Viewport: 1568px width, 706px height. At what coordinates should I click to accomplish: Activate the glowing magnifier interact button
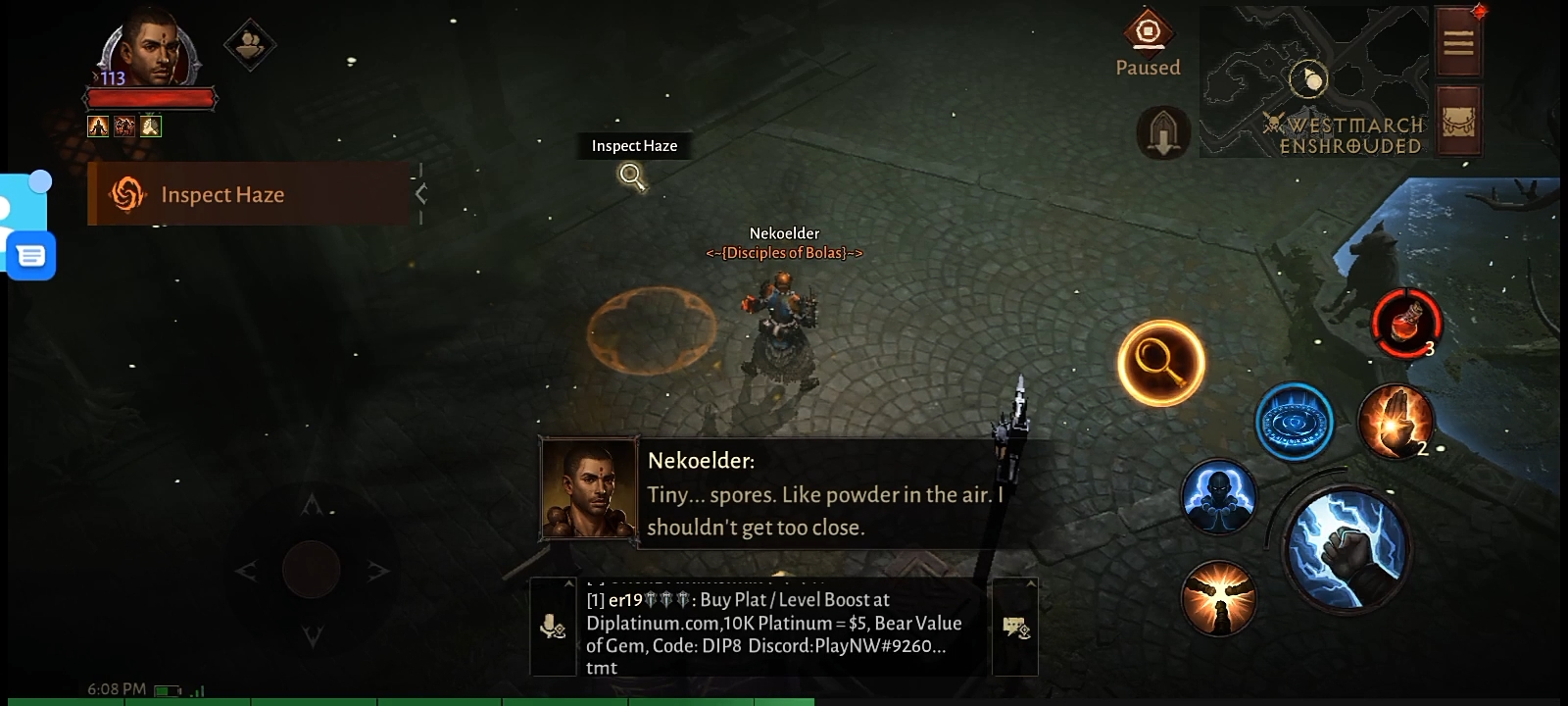coord(1161,363)
